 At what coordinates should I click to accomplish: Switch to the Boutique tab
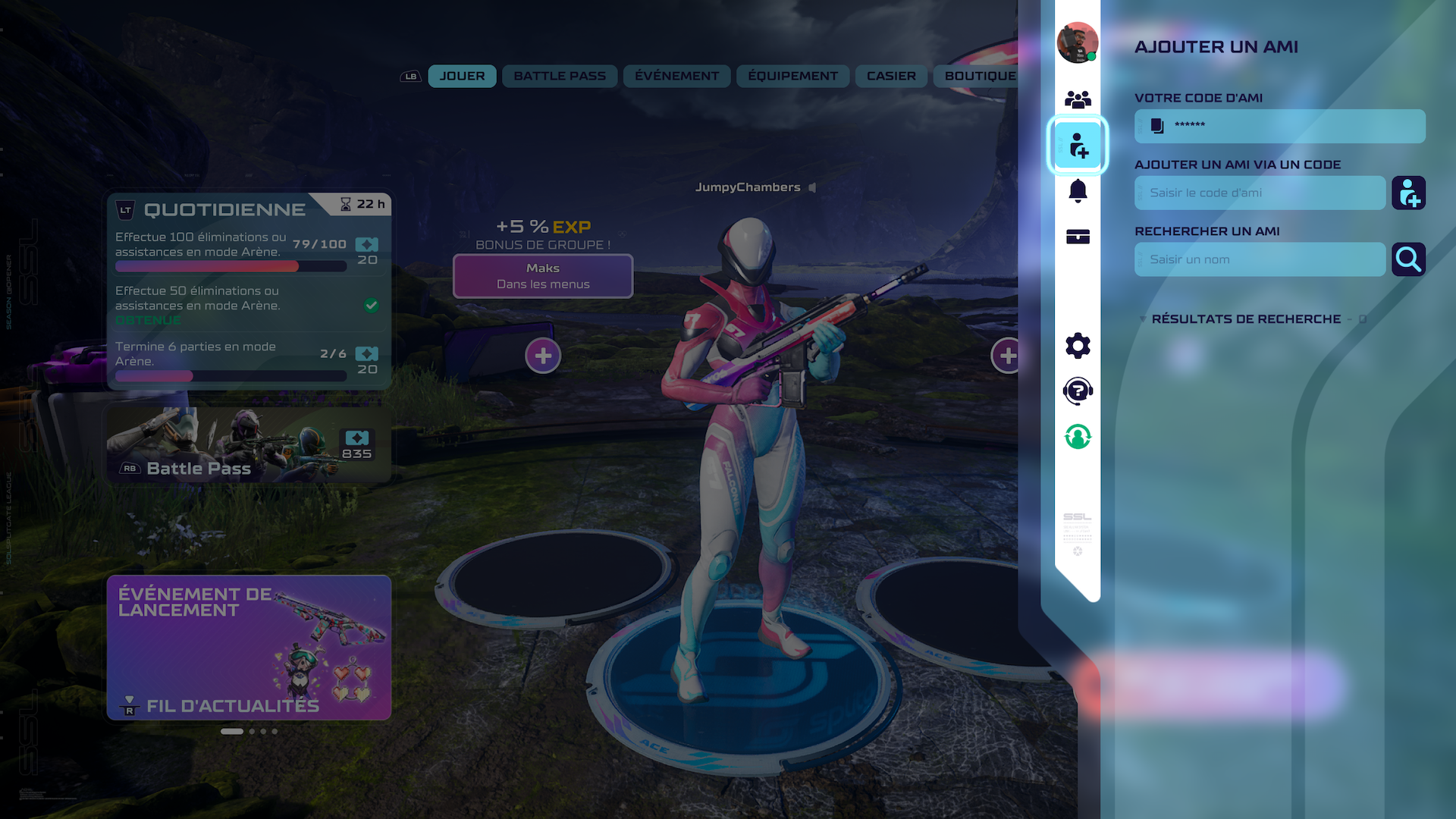coord(978,76)
